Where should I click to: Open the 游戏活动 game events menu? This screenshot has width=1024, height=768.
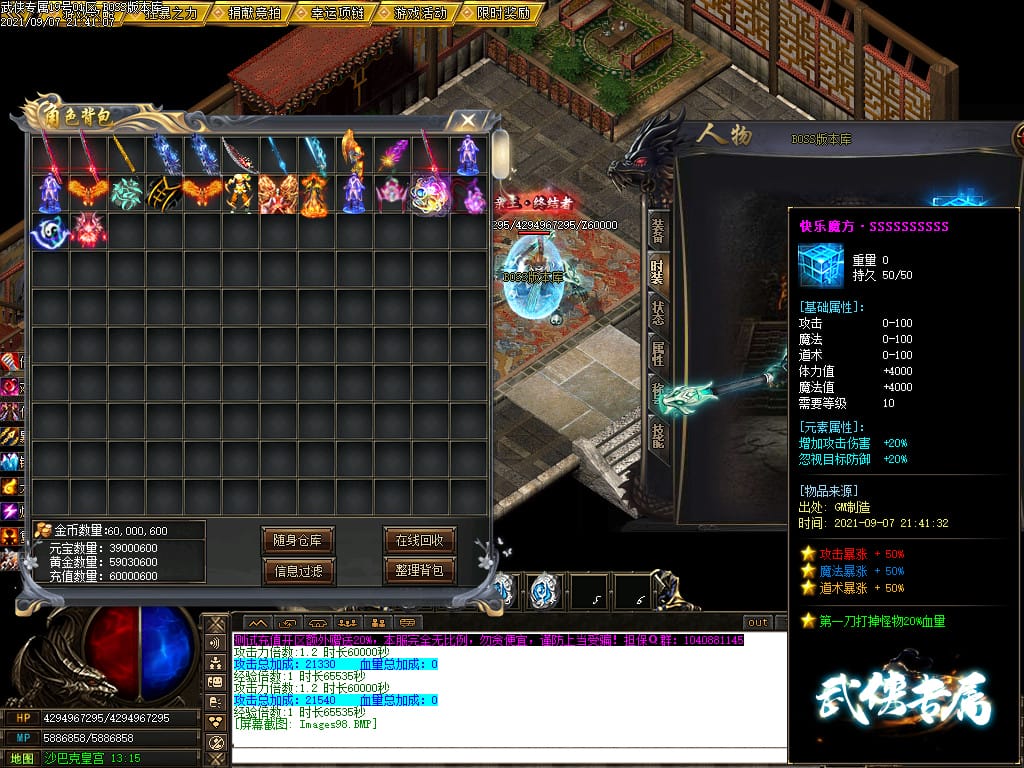421,13
